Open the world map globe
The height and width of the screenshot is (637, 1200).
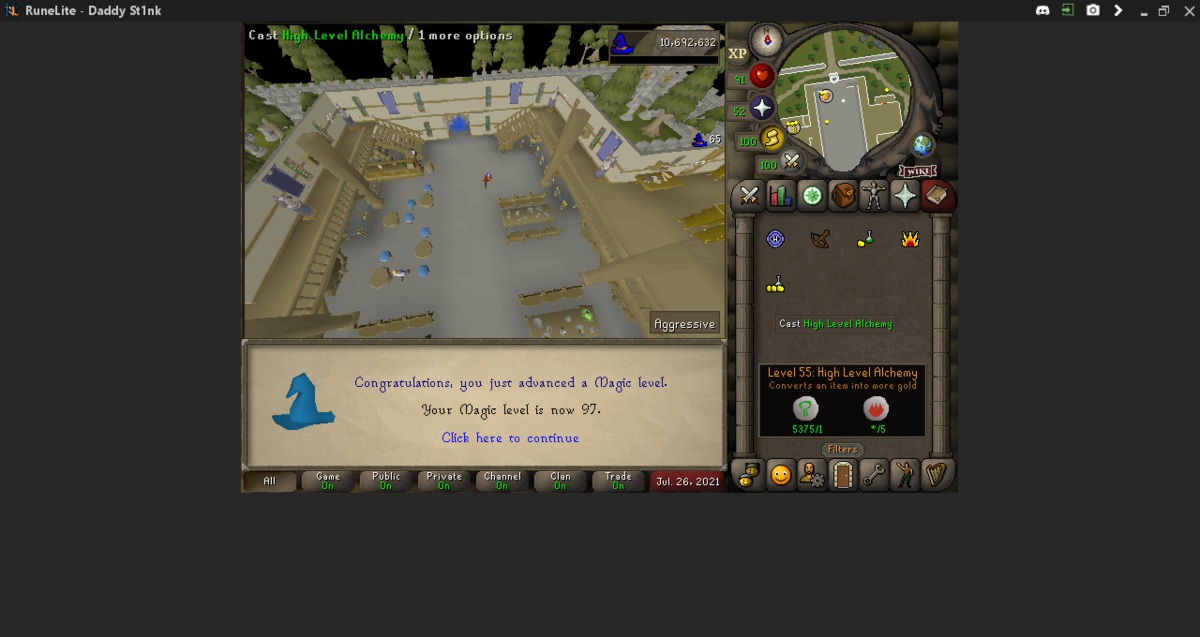922,145
